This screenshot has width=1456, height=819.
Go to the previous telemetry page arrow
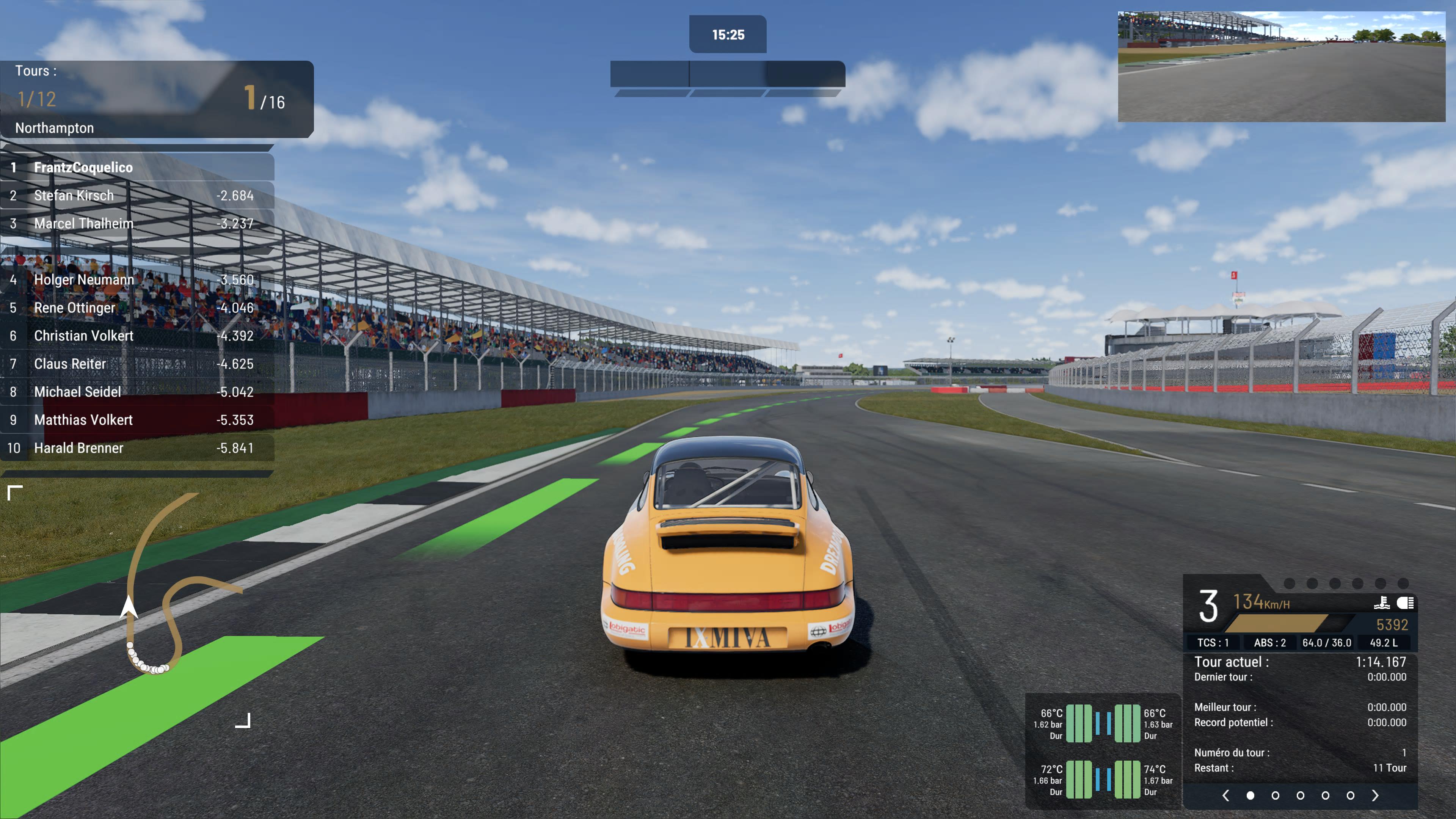[x=1225, y=795]
